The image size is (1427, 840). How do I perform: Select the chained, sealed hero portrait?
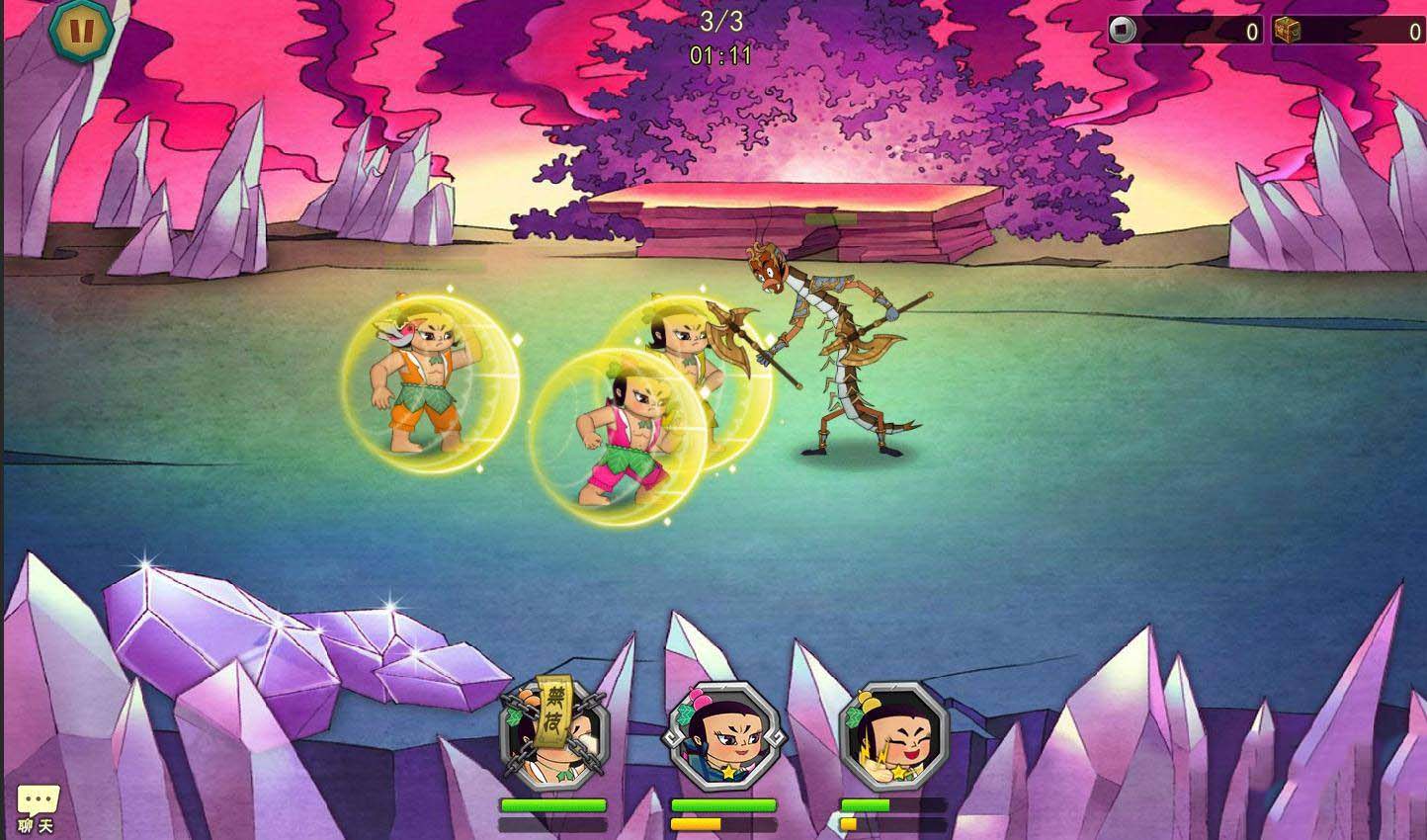point(553,734)
